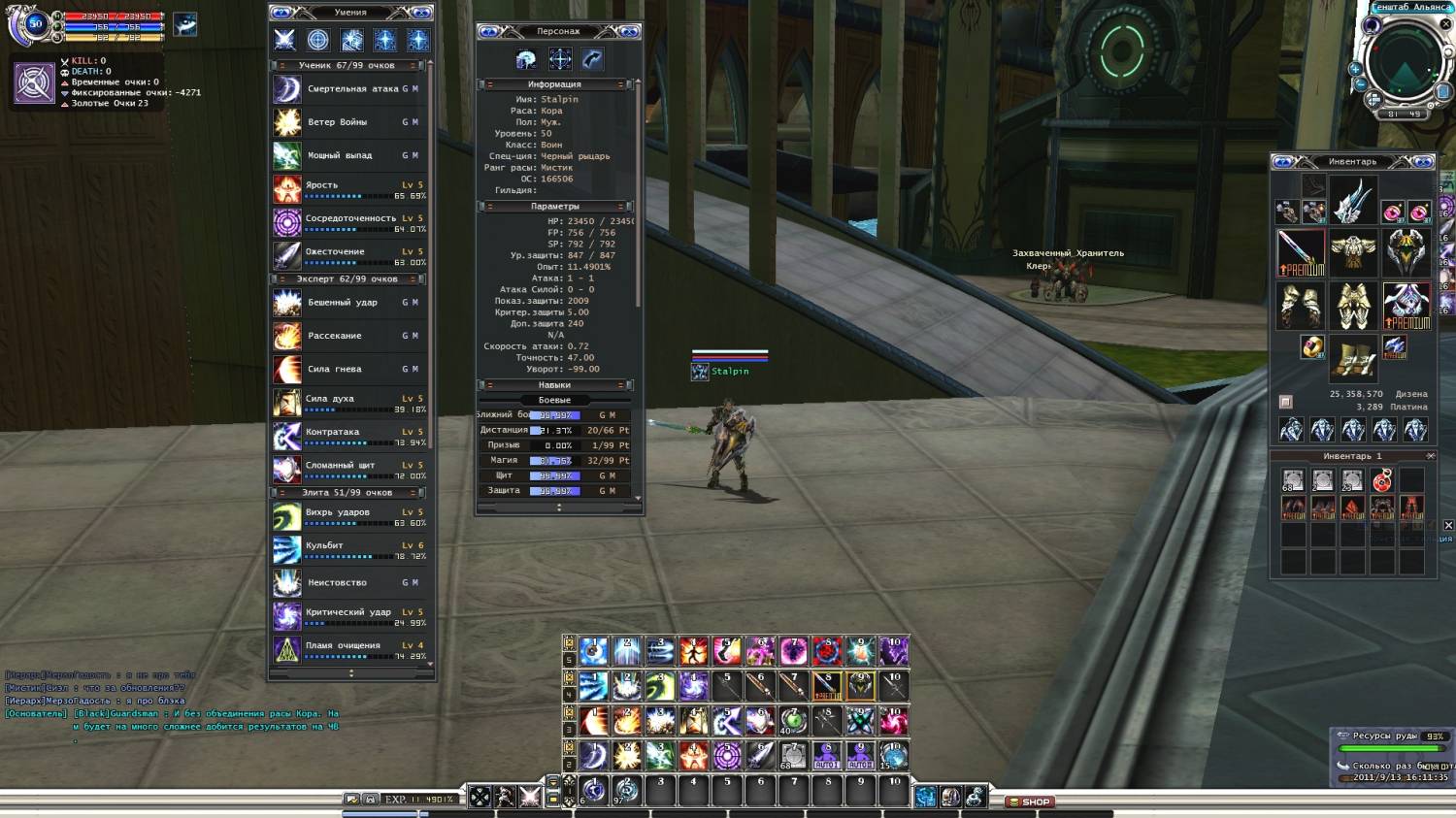The image size is (1456, 818).
Task: Choose the Пламя очищения skill
Action: click(349, 649)
